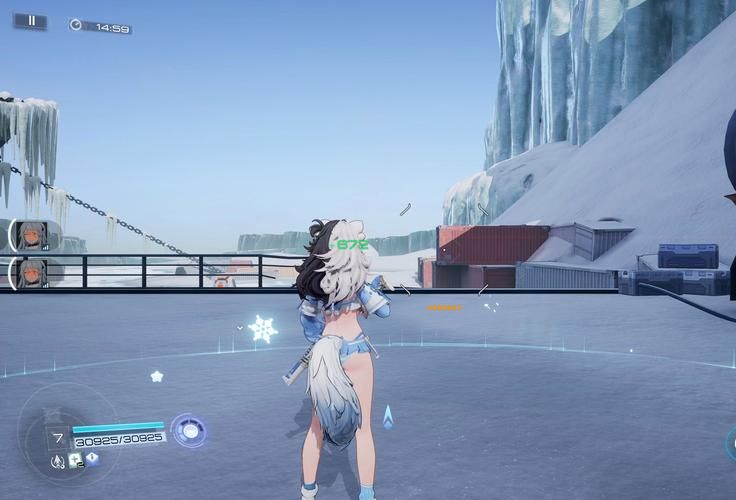The height and width of the screenshot is (500, 736).
Task: Pause the game with the pause button
Action: pos(30,20)
